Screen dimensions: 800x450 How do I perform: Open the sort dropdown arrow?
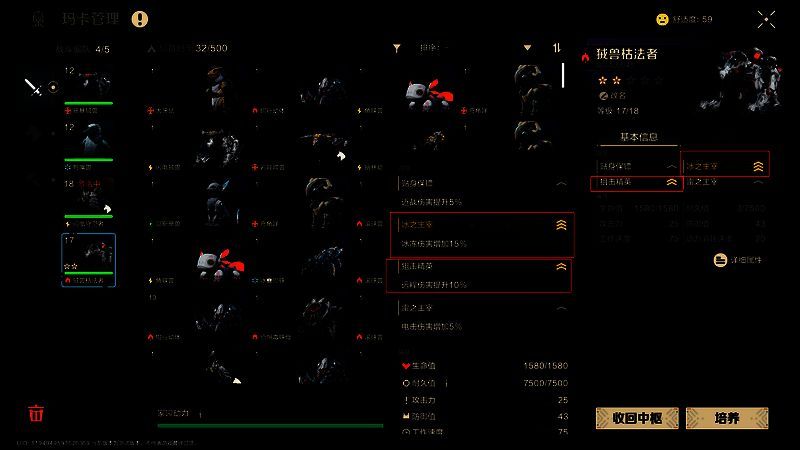point(527,47)
